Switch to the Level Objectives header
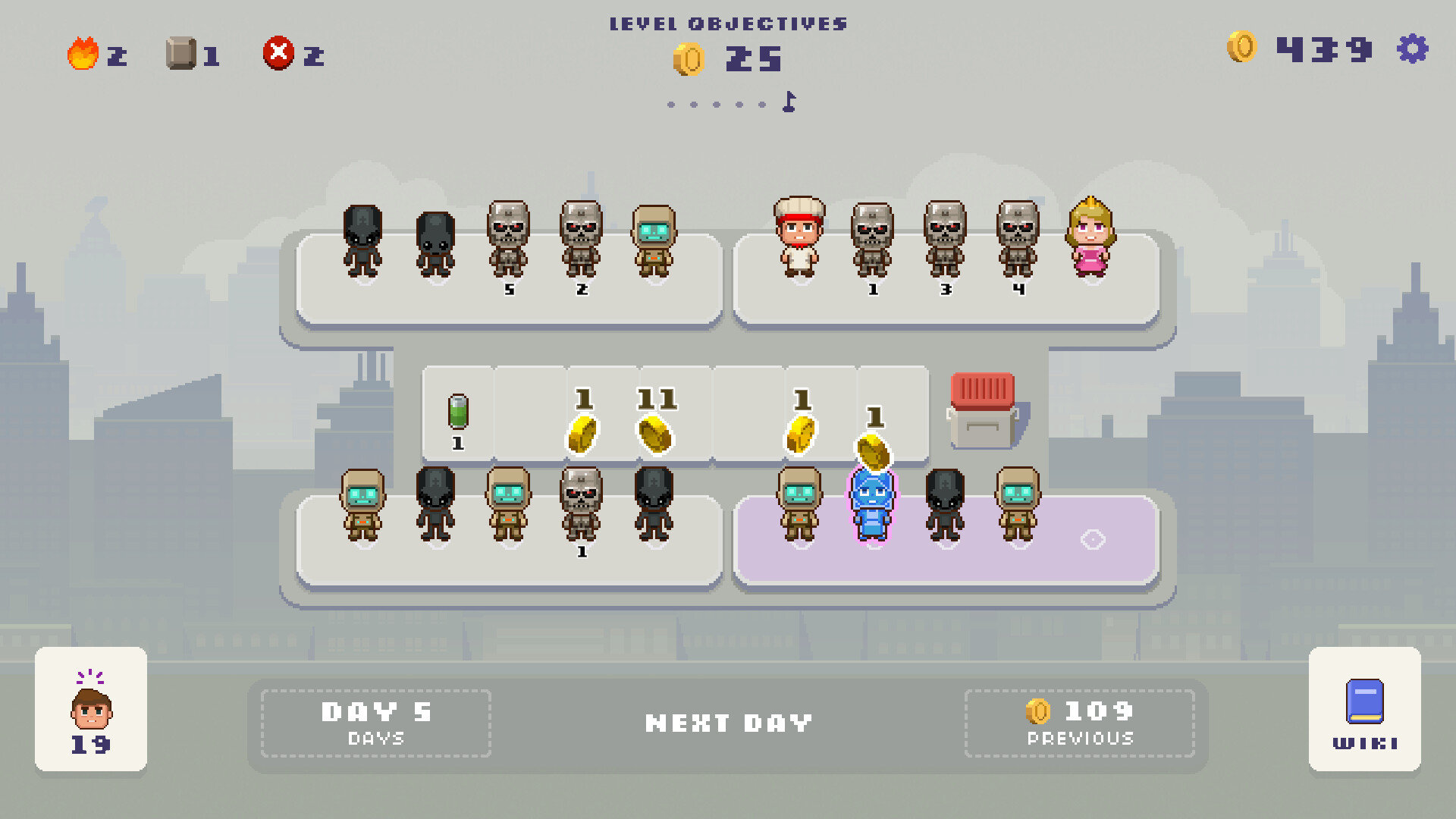1456x819 pixels. click(728, 23)
